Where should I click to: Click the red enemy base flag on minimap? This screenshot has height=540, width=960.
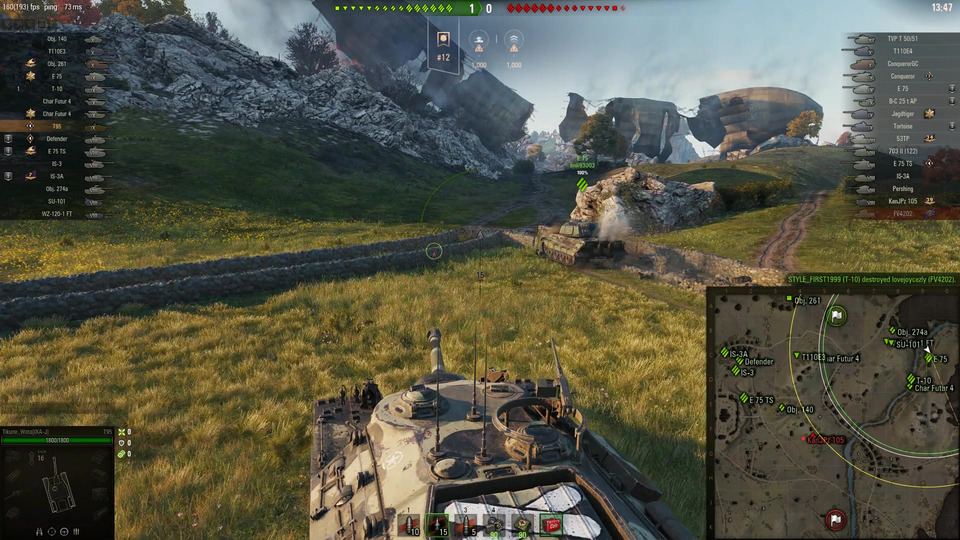coord(835,519)
